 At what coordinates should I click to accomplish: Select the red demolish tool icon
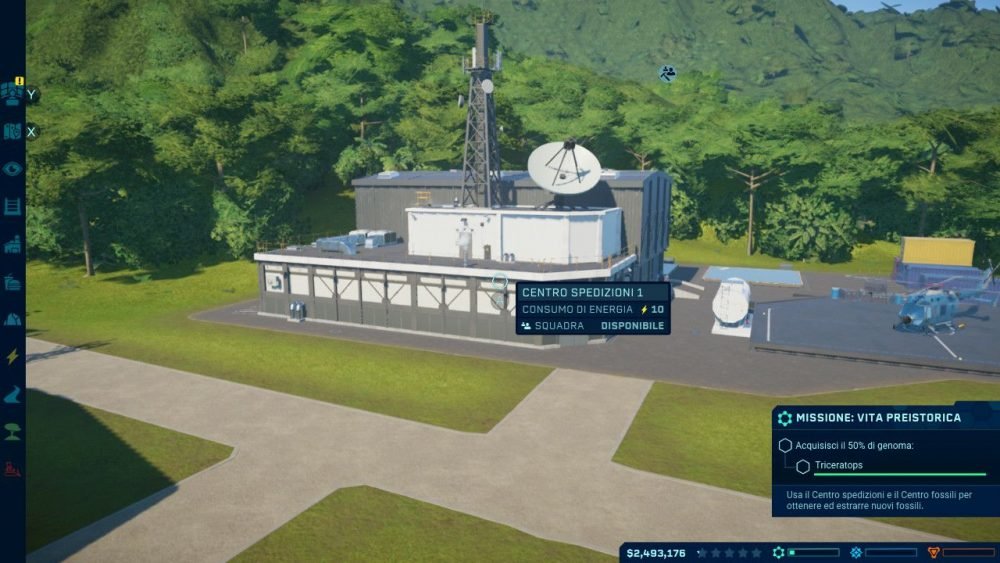click(x=12, y=468)
